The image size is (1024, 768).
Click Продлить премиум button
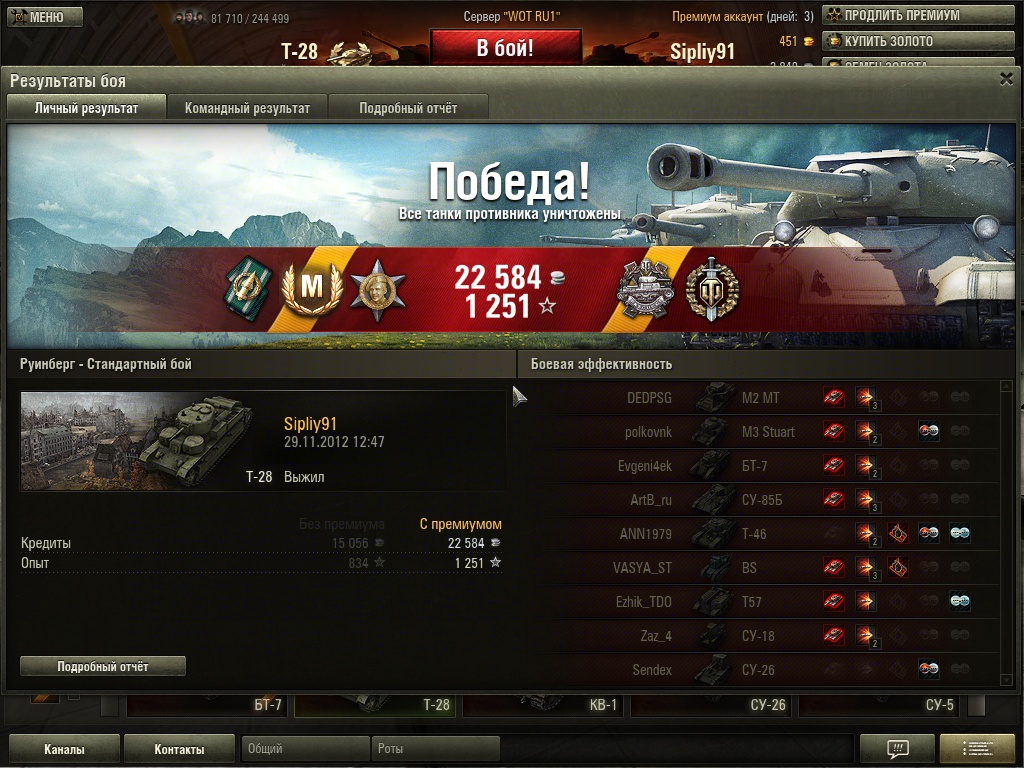(x=891, y=15)
